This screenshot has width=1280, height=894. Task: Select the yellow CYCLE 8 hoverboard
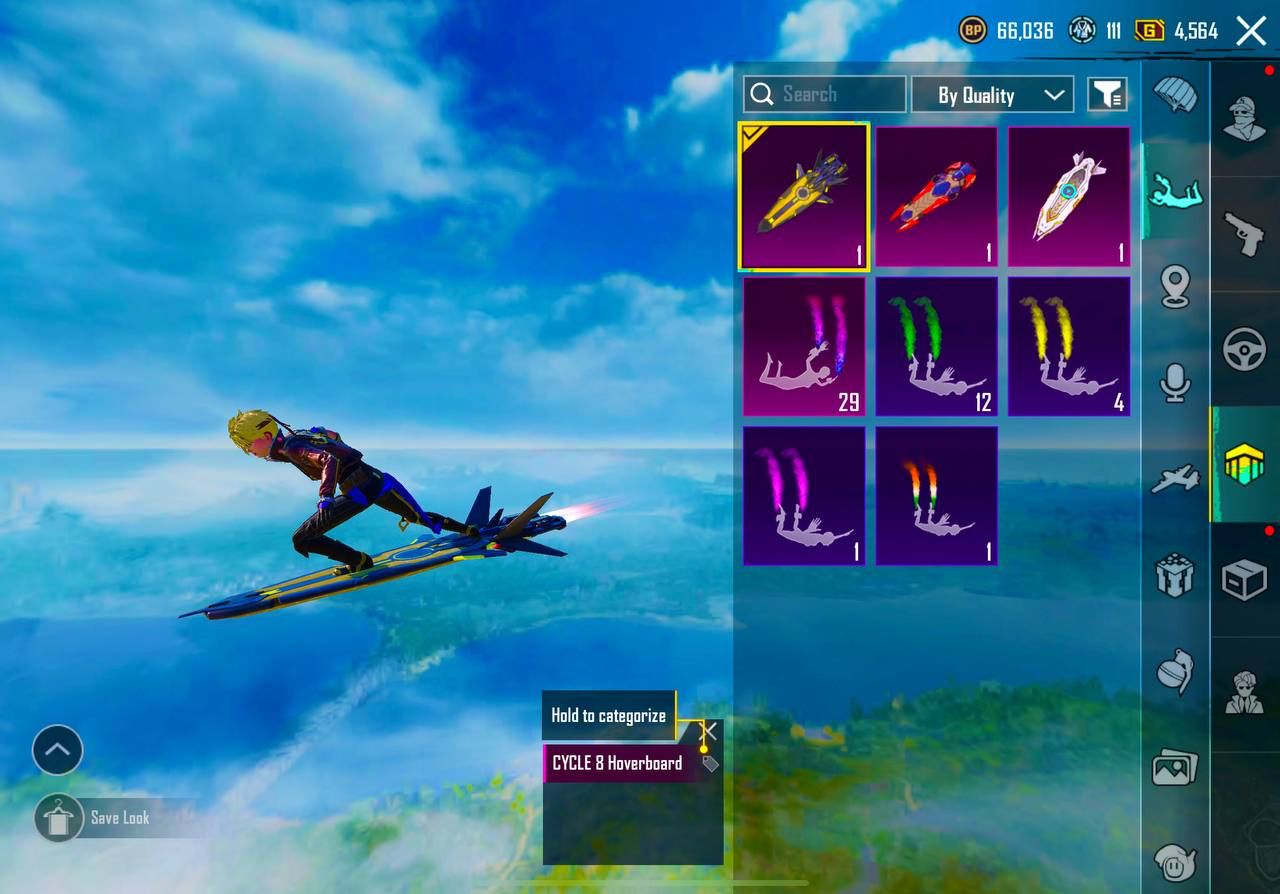click(x=804, y=197)
